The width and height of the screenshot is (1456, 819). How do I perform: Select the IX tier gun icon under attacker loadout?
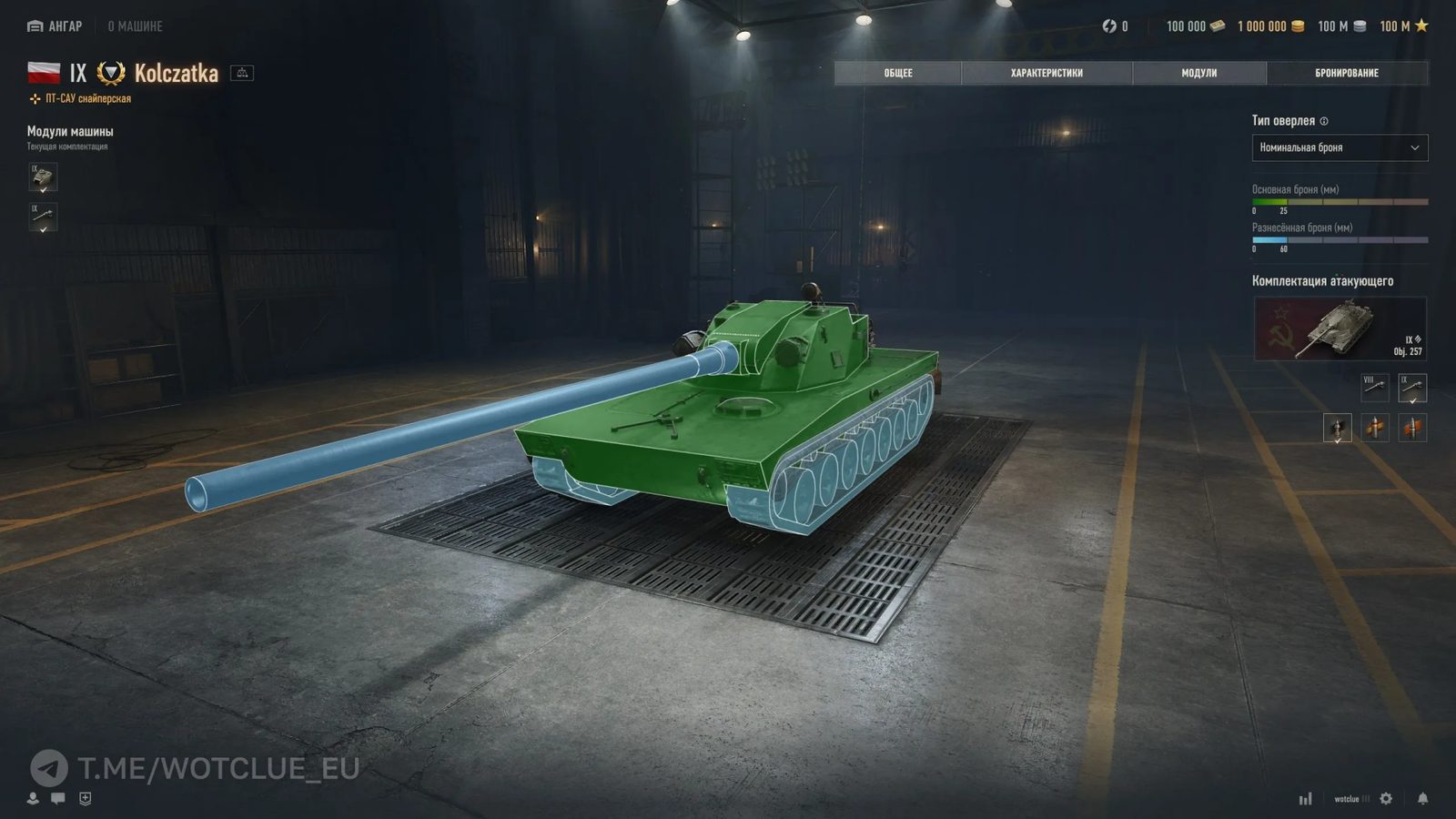point(1412,387)
